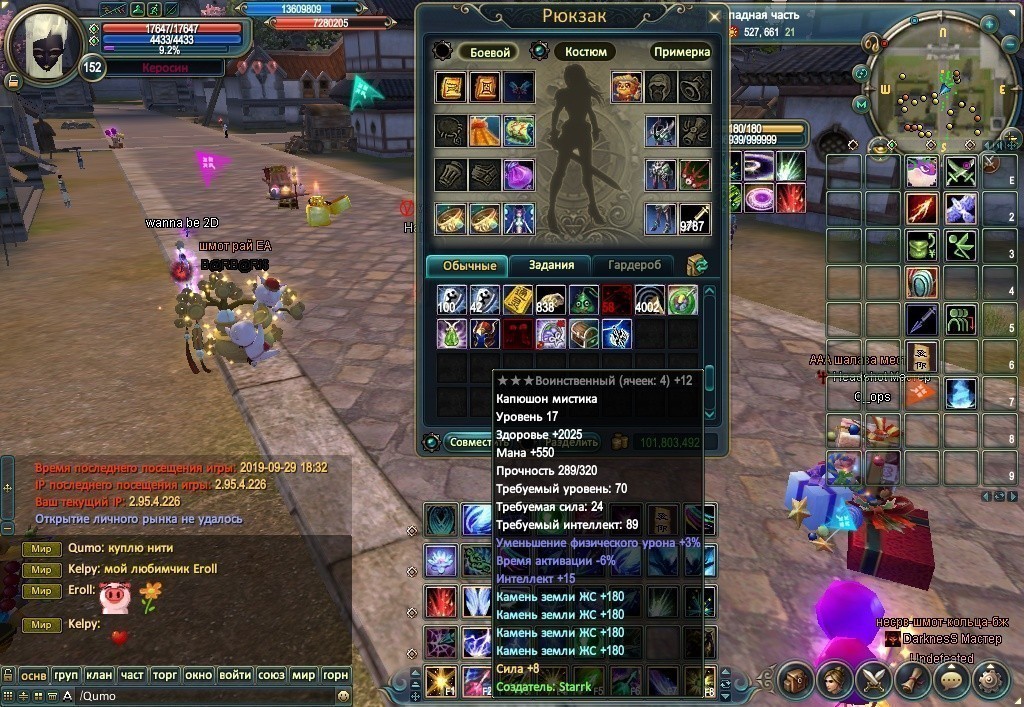Open the Примерка fitting option
This screenshot has width=1024, height=707.
(x=681, y=52)
